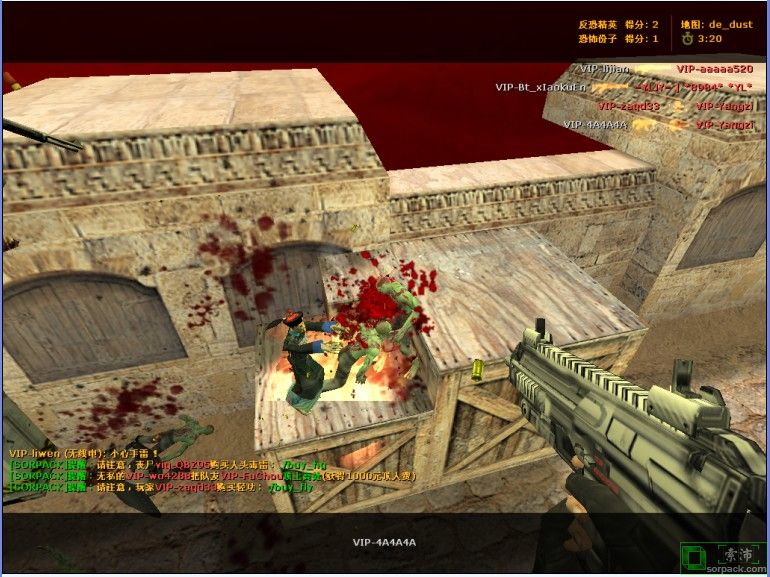Click the round timer stopwatch icon
This screenshot has width=770, height=577.
tap(687, 39)
